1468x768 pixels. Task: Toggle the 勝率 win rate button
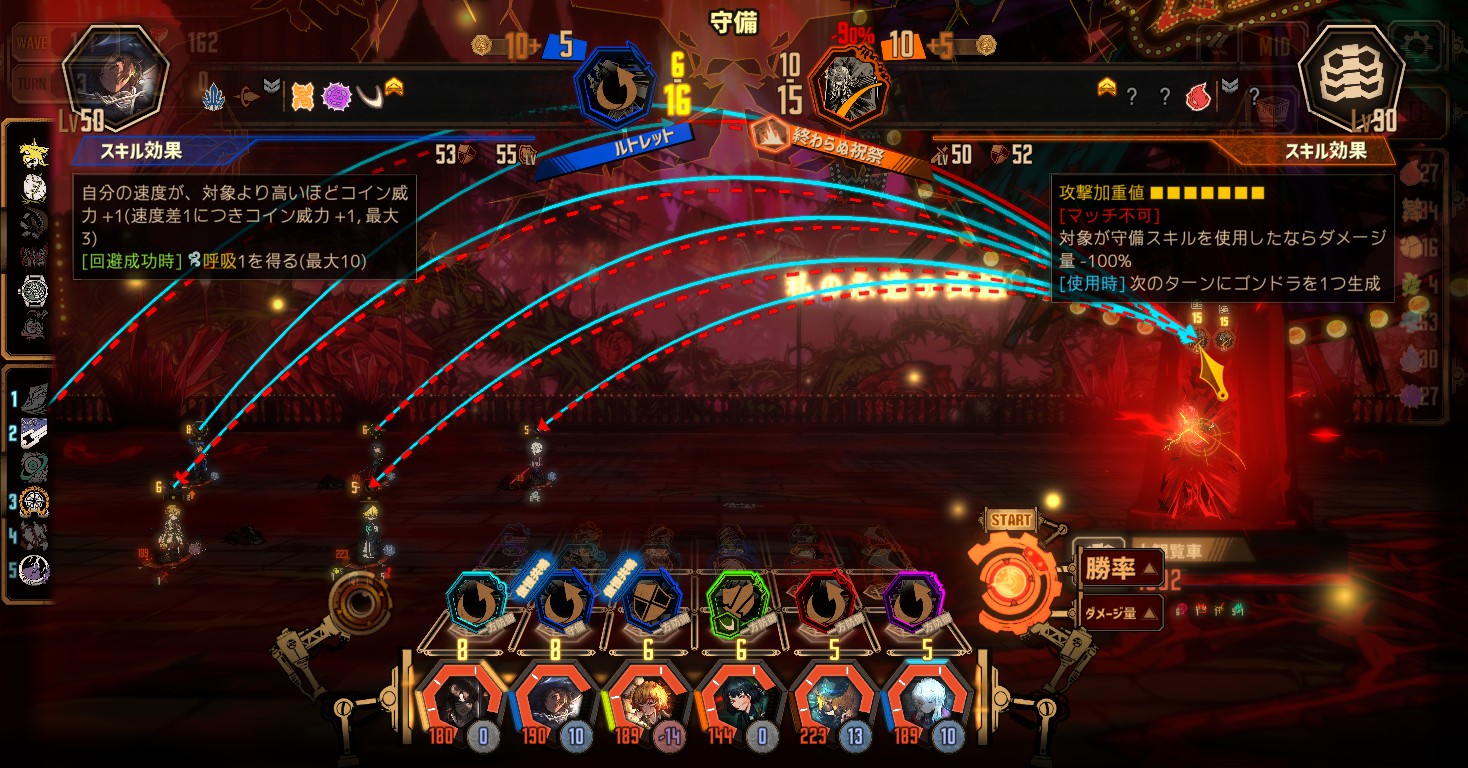pyautogui.click(x=1119, y=570)
